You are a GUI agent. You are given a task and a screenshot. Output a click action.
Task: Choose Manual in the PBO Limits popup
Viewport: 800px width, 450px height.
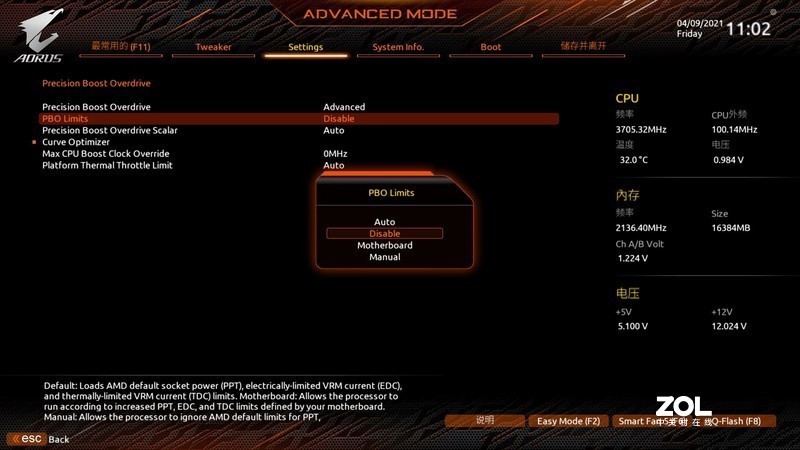tap(384, 257)
